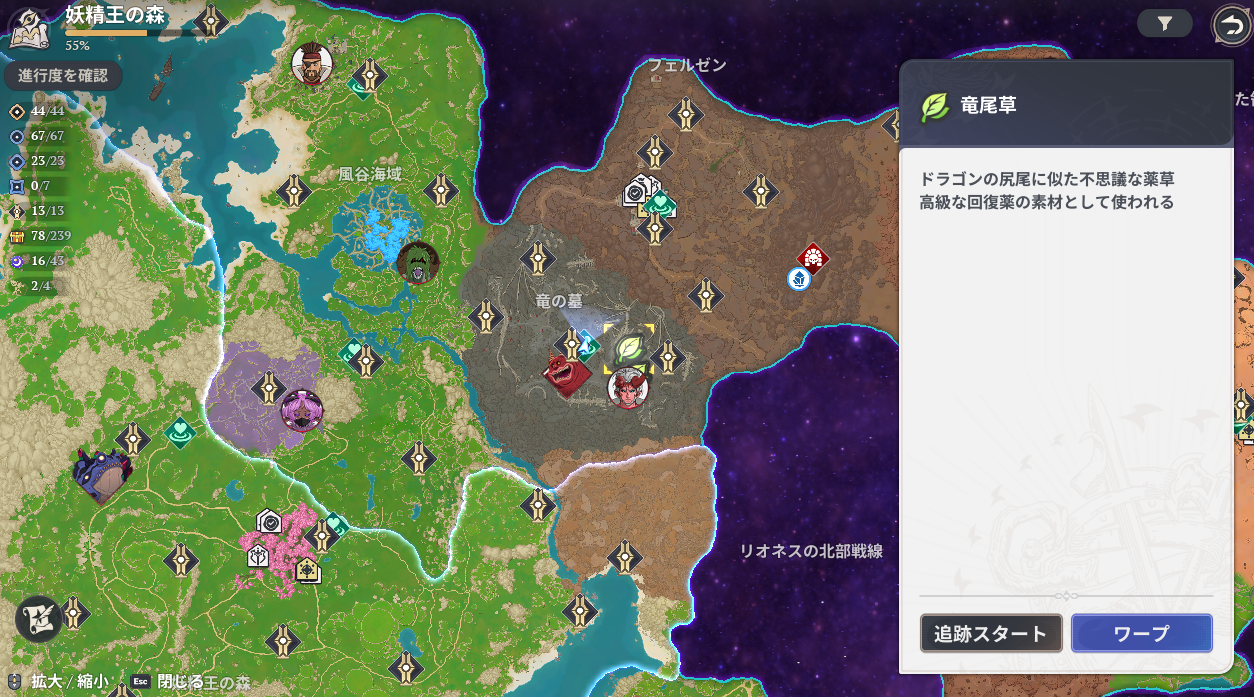The image size is (1254, 697).
Task: Select the green ogre boss portrait marker
Action: click(x=418, y=263)
